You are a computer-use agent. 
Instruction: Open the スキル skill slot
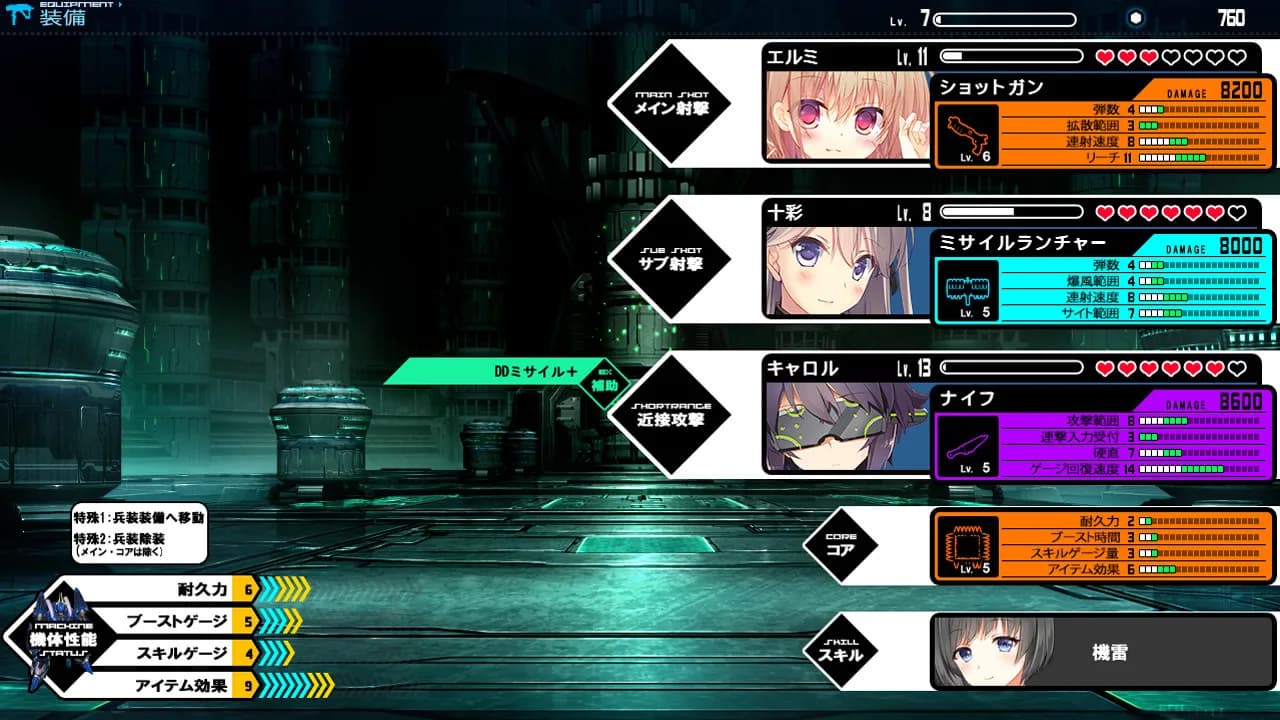(840, 651)
